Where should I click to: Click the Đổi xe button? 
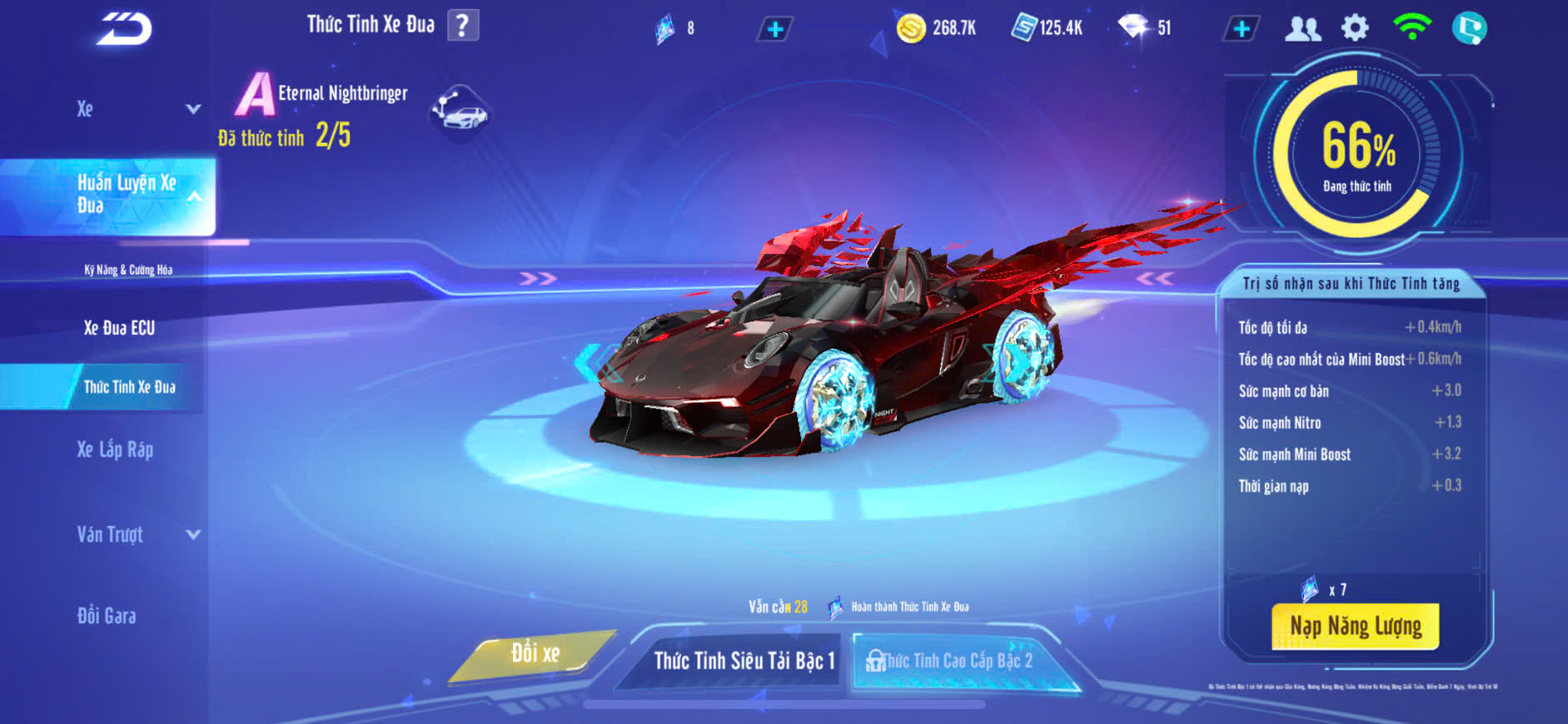click(535, 654)
